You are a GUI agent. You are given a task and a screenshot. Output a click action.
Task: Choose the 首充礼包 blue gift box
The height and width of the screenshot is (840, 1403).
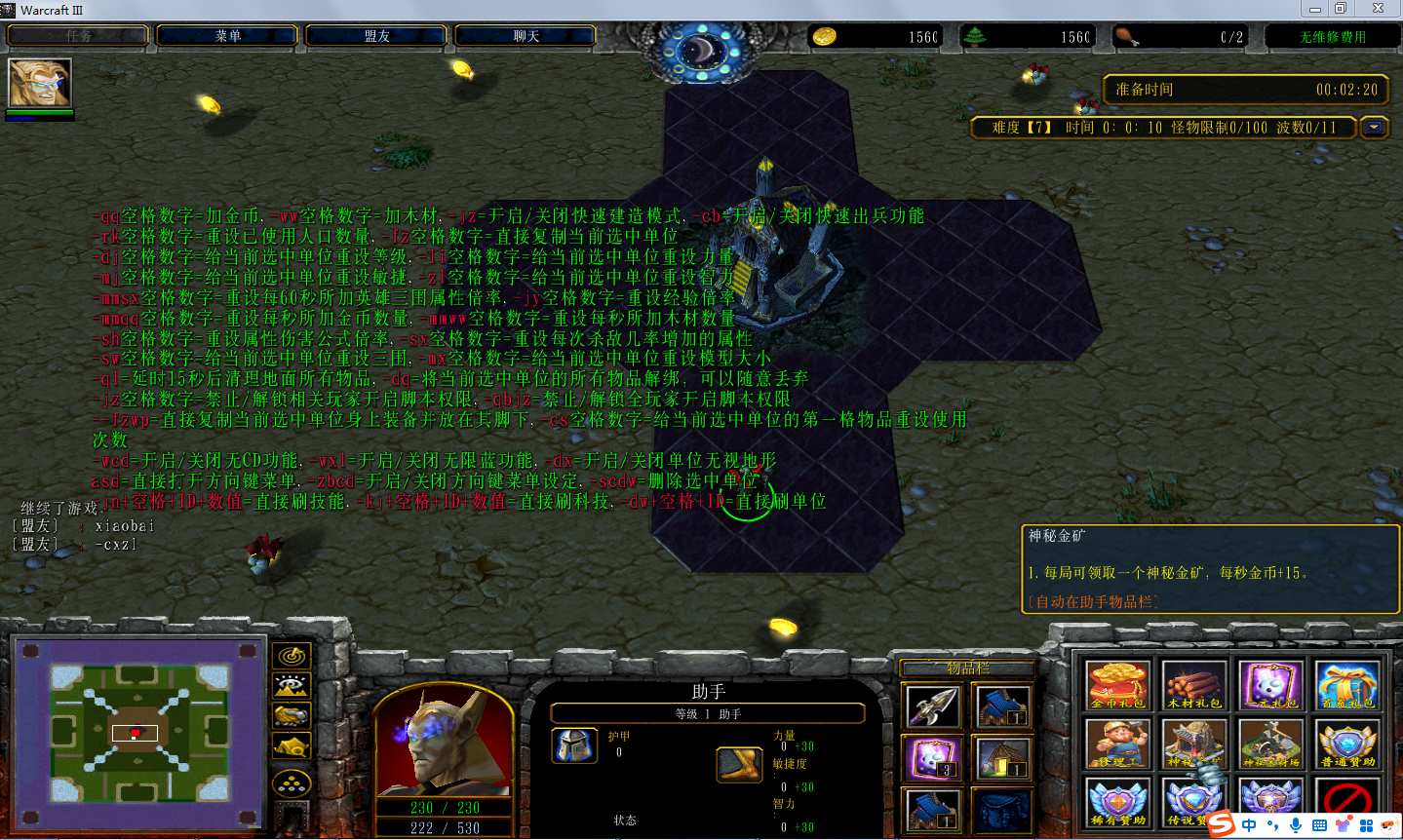pyautogui.click(x=1346, y=685)
